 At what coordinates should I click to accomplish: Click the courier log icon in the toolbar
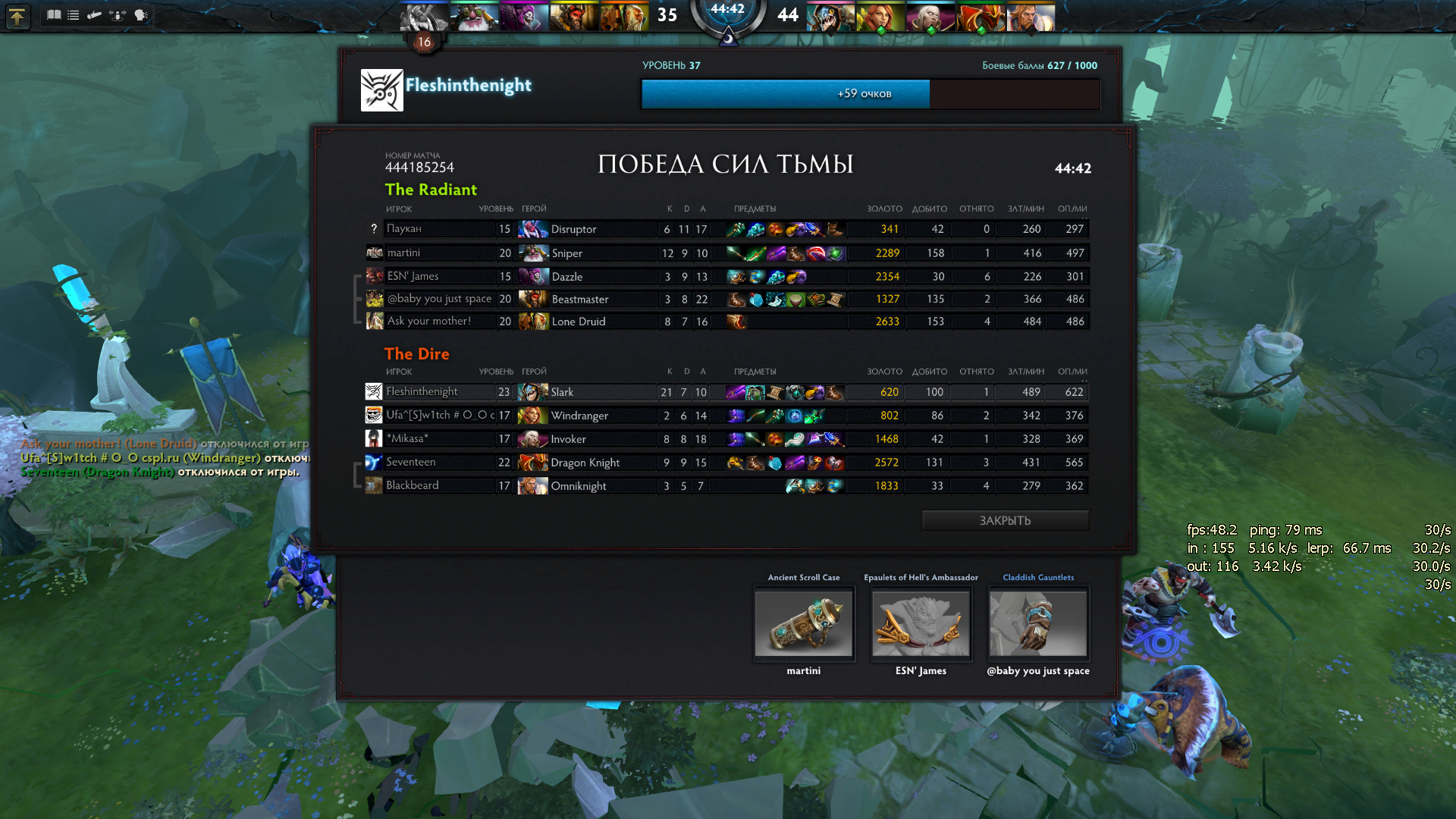95,14
